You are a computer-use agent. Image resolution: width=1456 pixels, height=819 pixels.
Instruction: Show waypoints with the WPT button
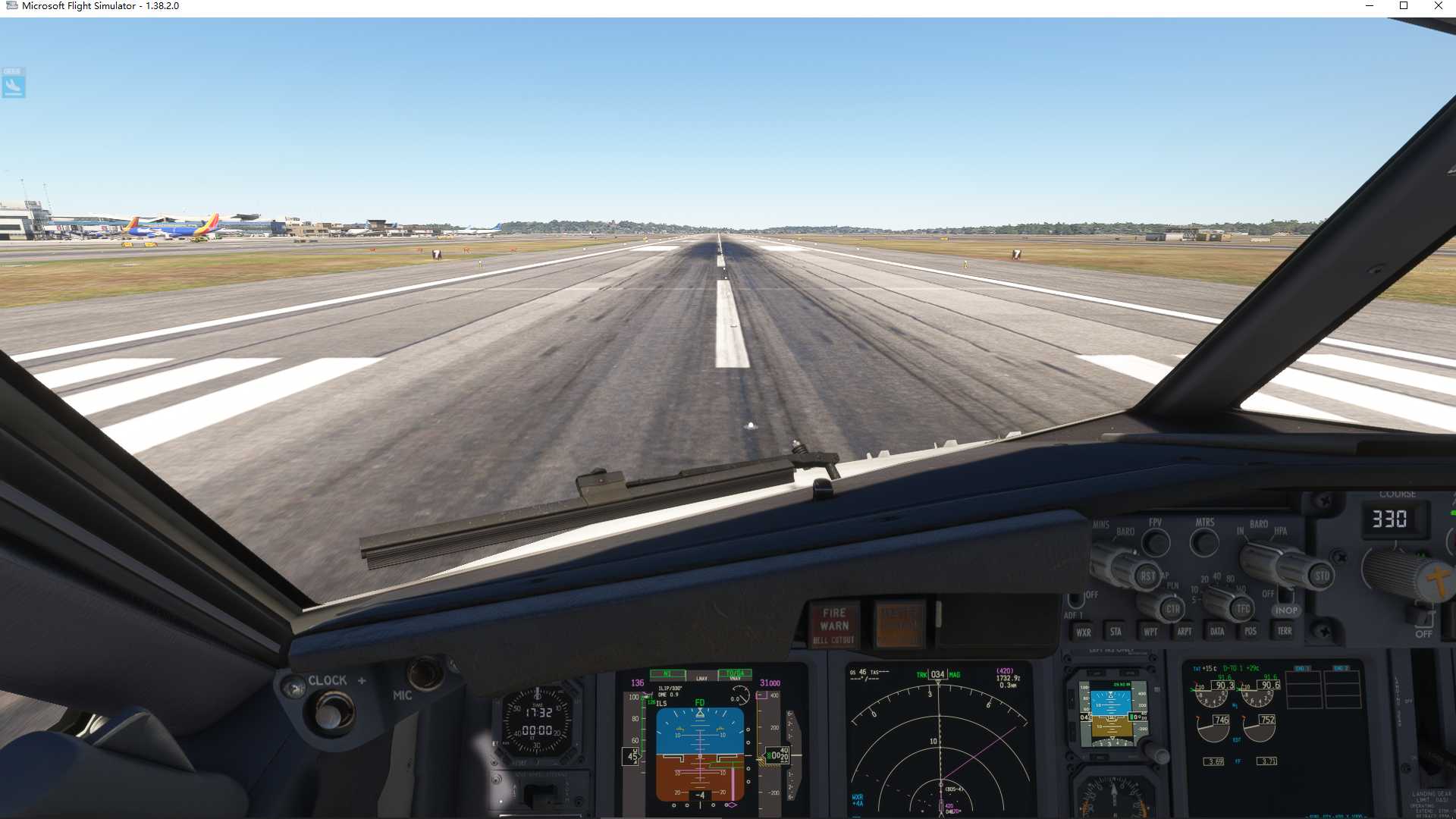pyautogui.click(x=1151, y=632)
